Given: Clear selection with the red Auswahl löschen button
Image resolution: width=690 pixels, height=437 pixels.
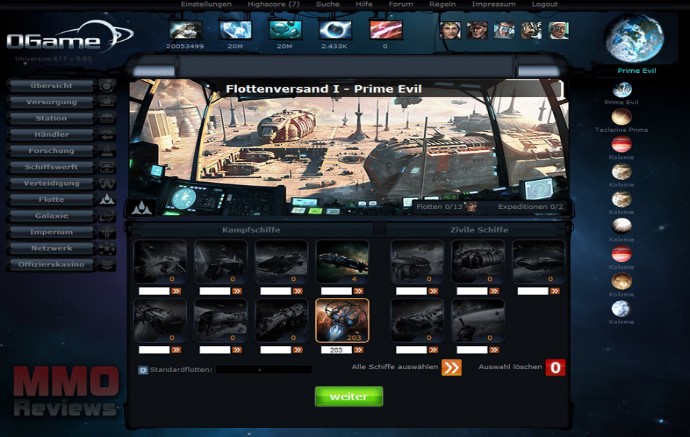Looking at the screenshot, I should click(556, 367).
